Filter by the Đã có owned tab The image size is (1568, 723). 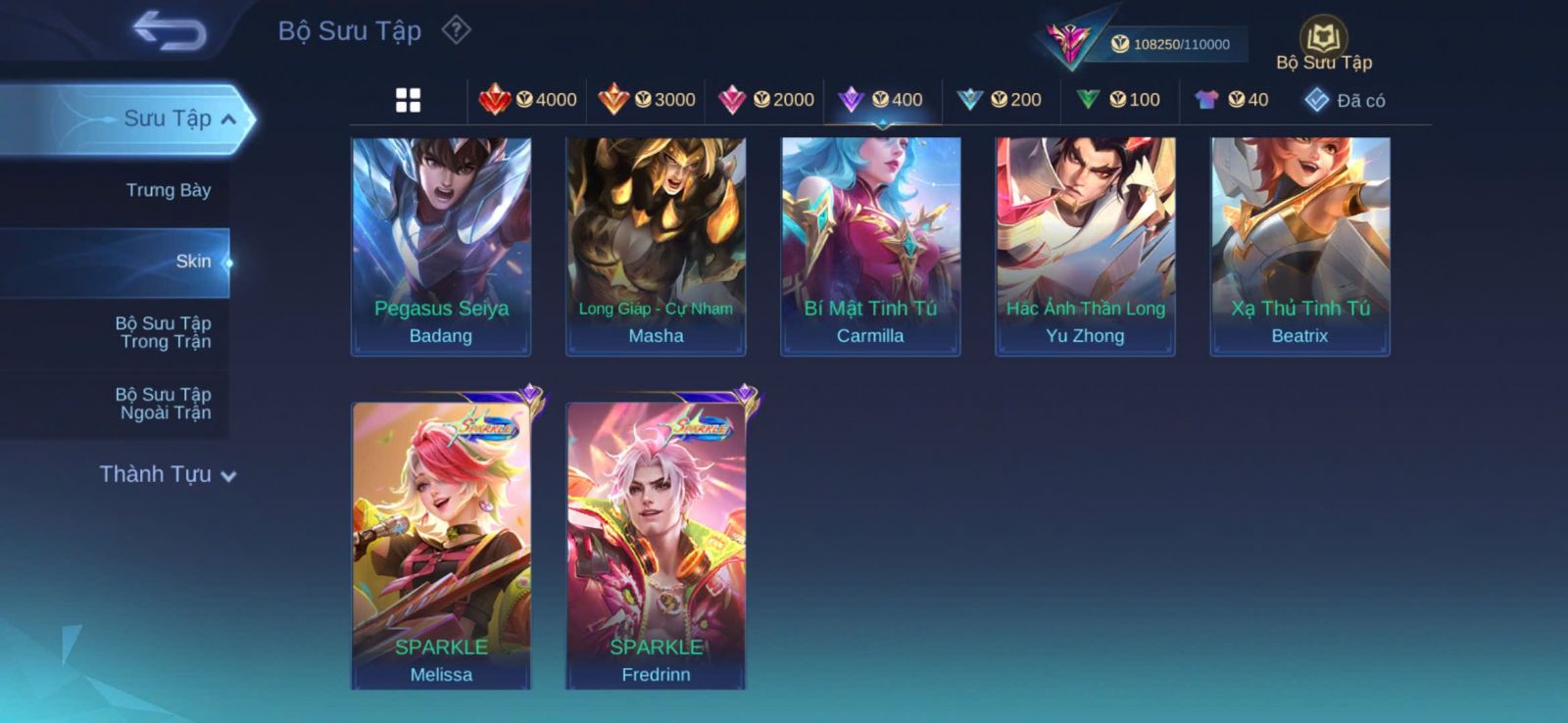click(1345, 100)
